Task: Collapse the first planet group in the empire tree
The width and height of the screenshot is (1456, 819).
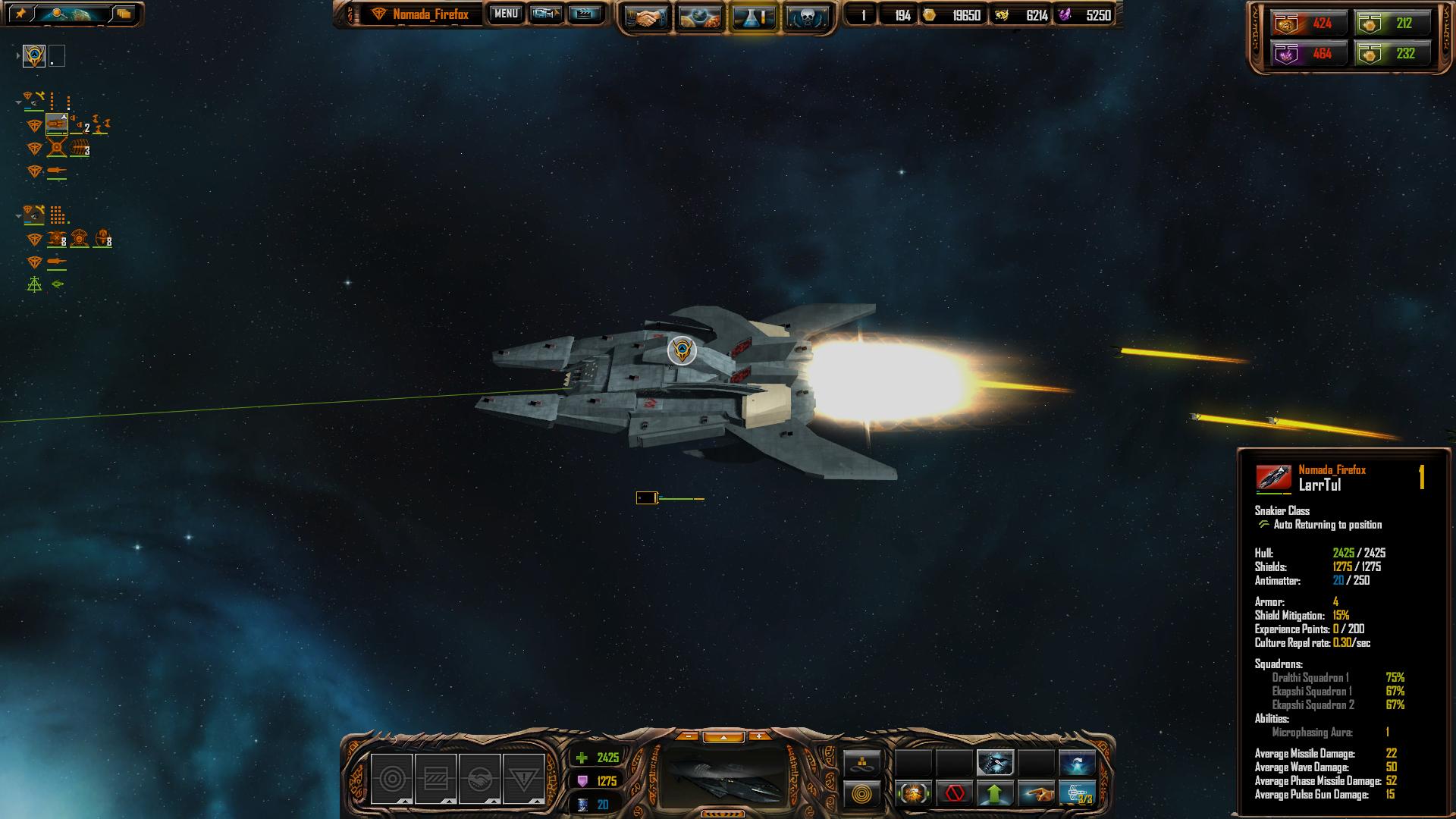Action: 18,102
